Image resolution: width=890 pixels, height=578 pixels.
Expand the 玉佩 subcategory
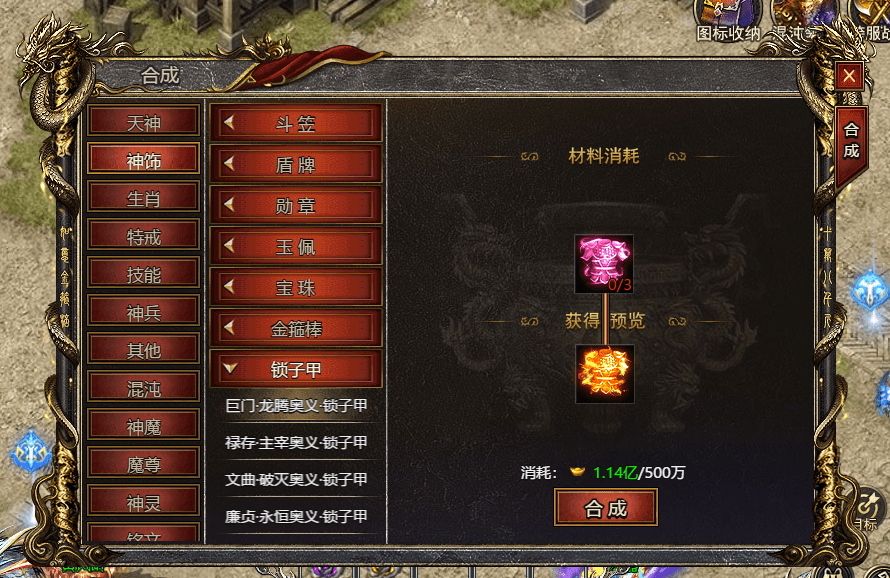(295, 246)
